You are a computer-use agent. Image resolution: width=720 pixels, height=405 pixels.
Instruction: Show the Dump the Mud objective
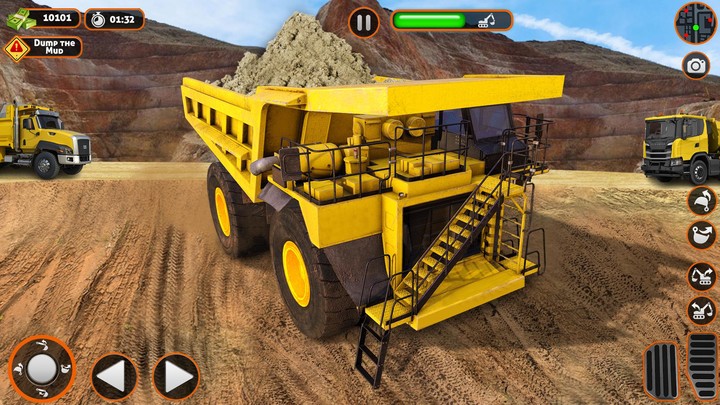43,47
